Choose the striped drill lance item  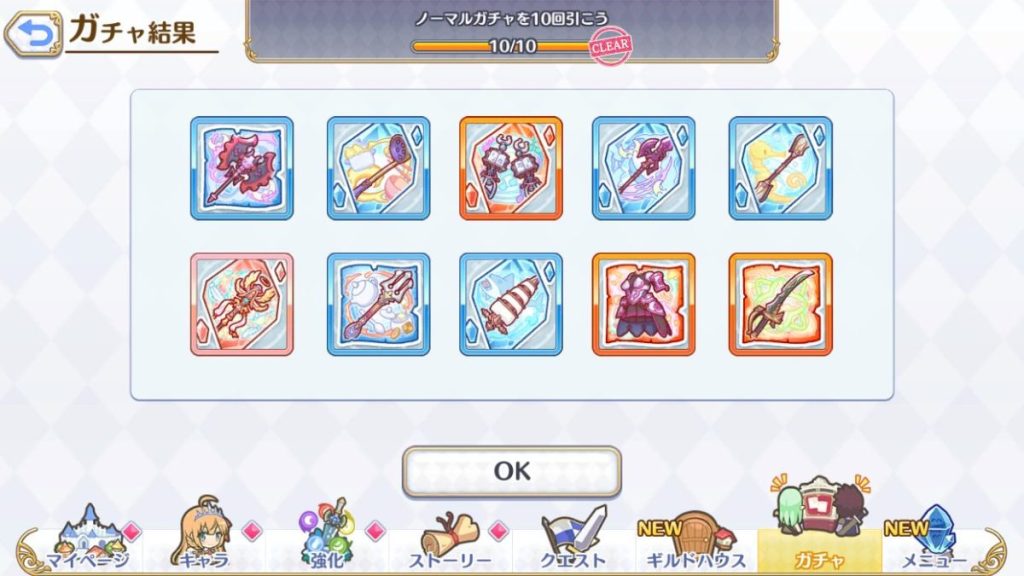point(511,304)
